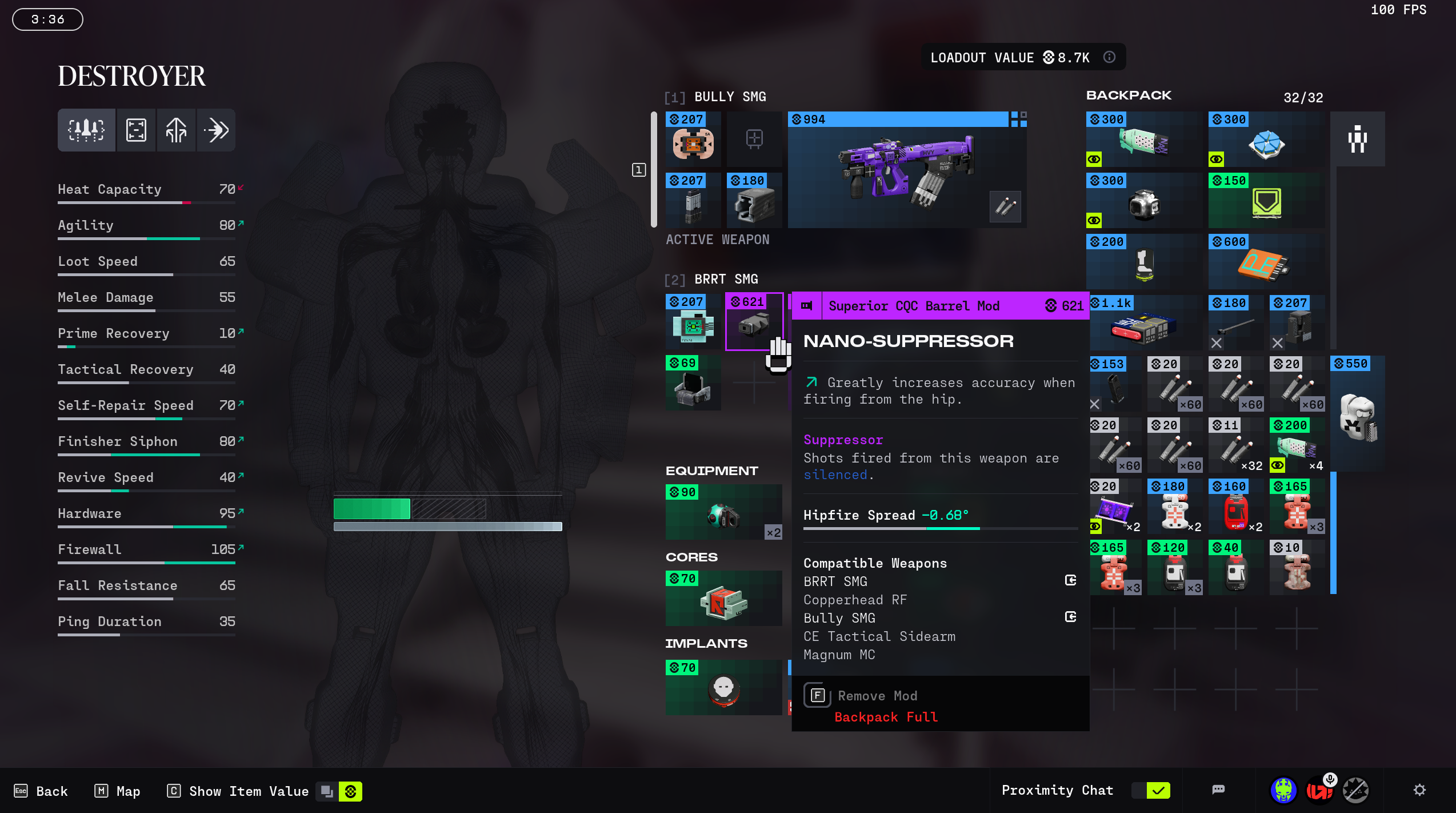Select the orange backpack item valued 600
Viewport: 1456px width, 813px height.
pos(1266,262)
